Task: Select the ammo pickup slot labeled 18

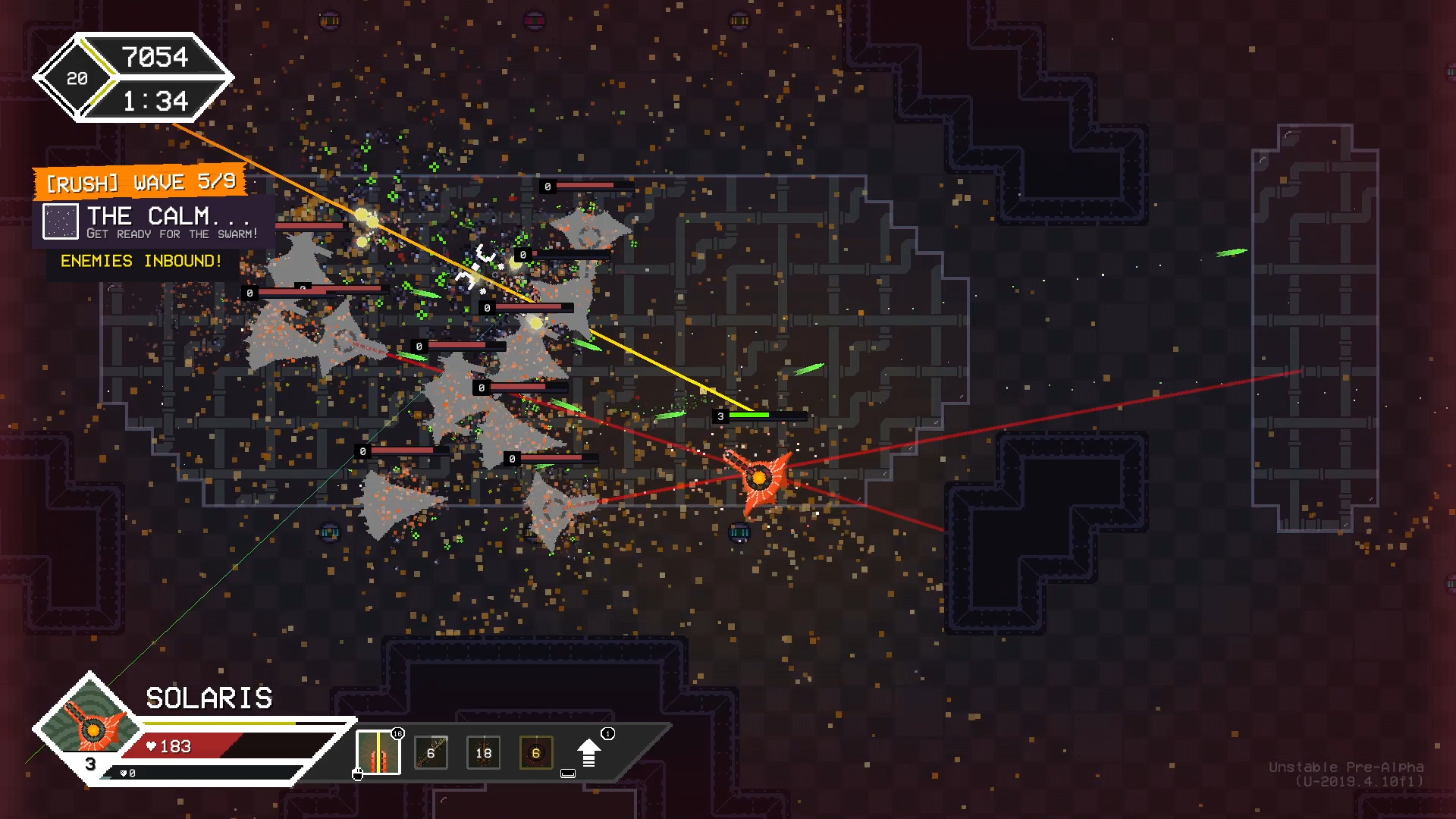Action: pyautogui.click(x=483, y=754)
